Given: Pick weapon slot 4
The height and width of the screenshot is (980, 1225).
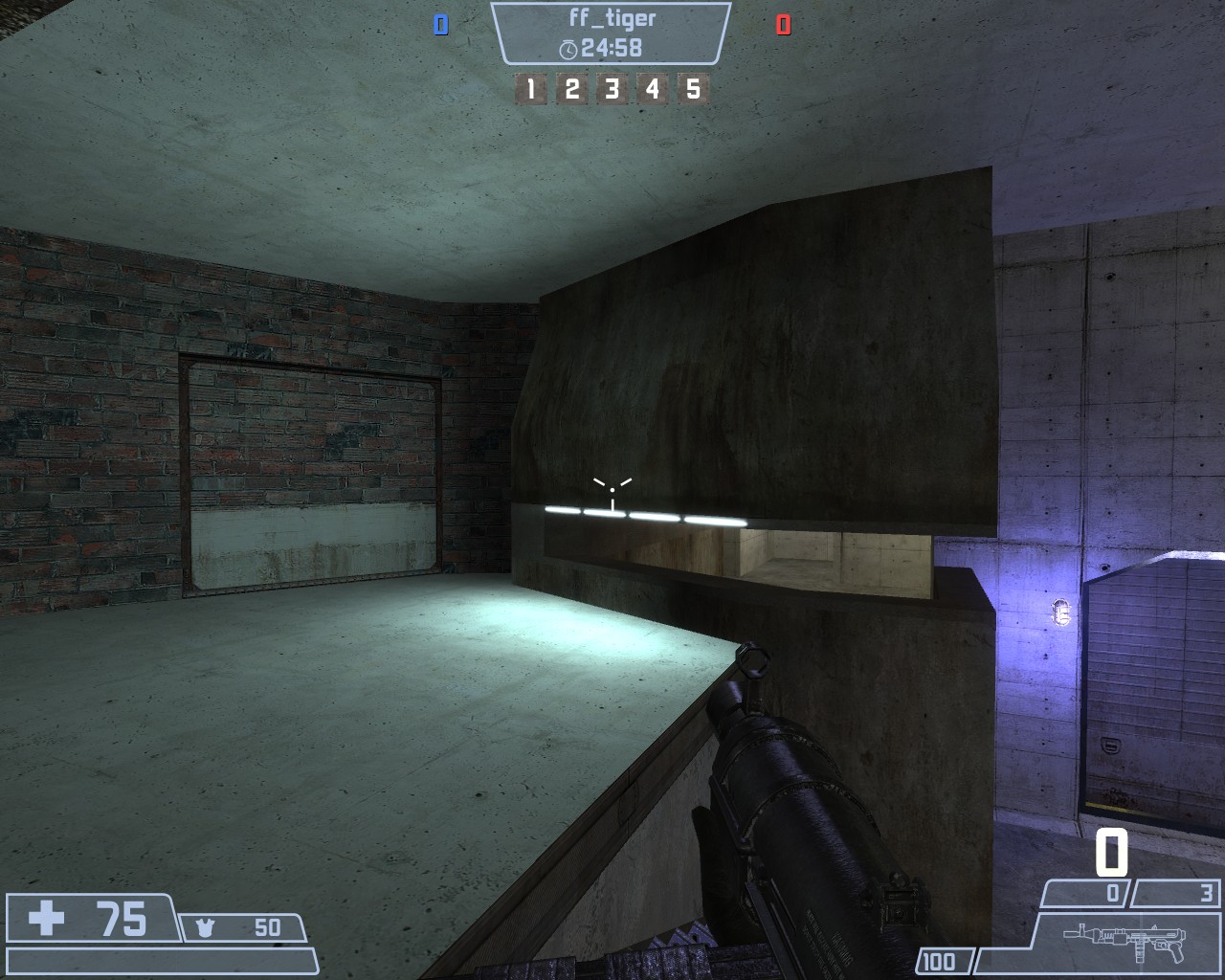Looking at the screenshot, I should 653,90.
